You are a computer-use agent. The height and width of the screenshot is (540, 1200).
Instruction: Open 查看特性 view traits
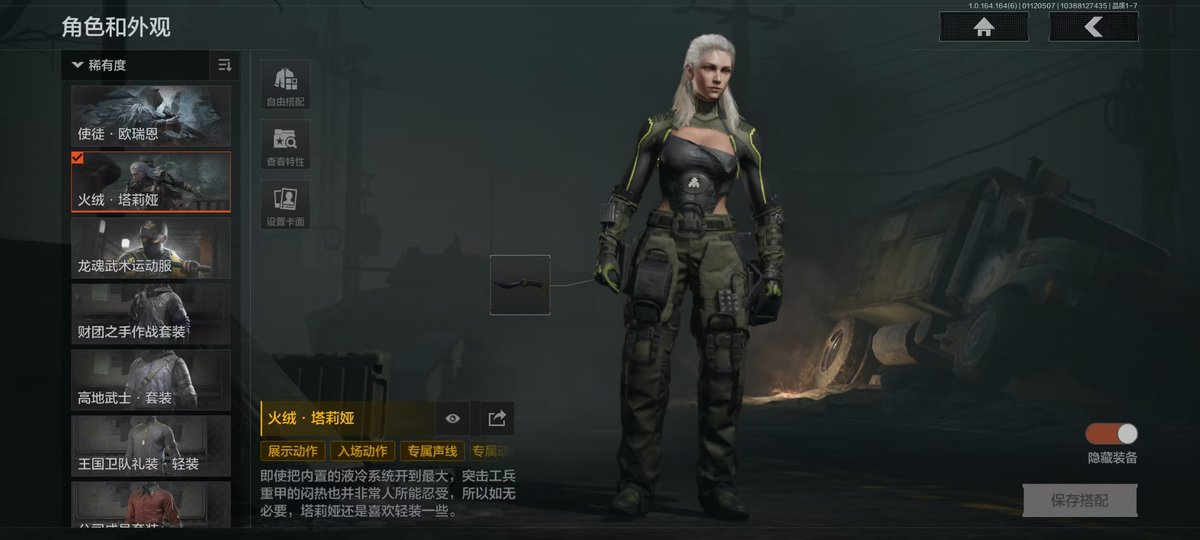(x=285, y=145)
